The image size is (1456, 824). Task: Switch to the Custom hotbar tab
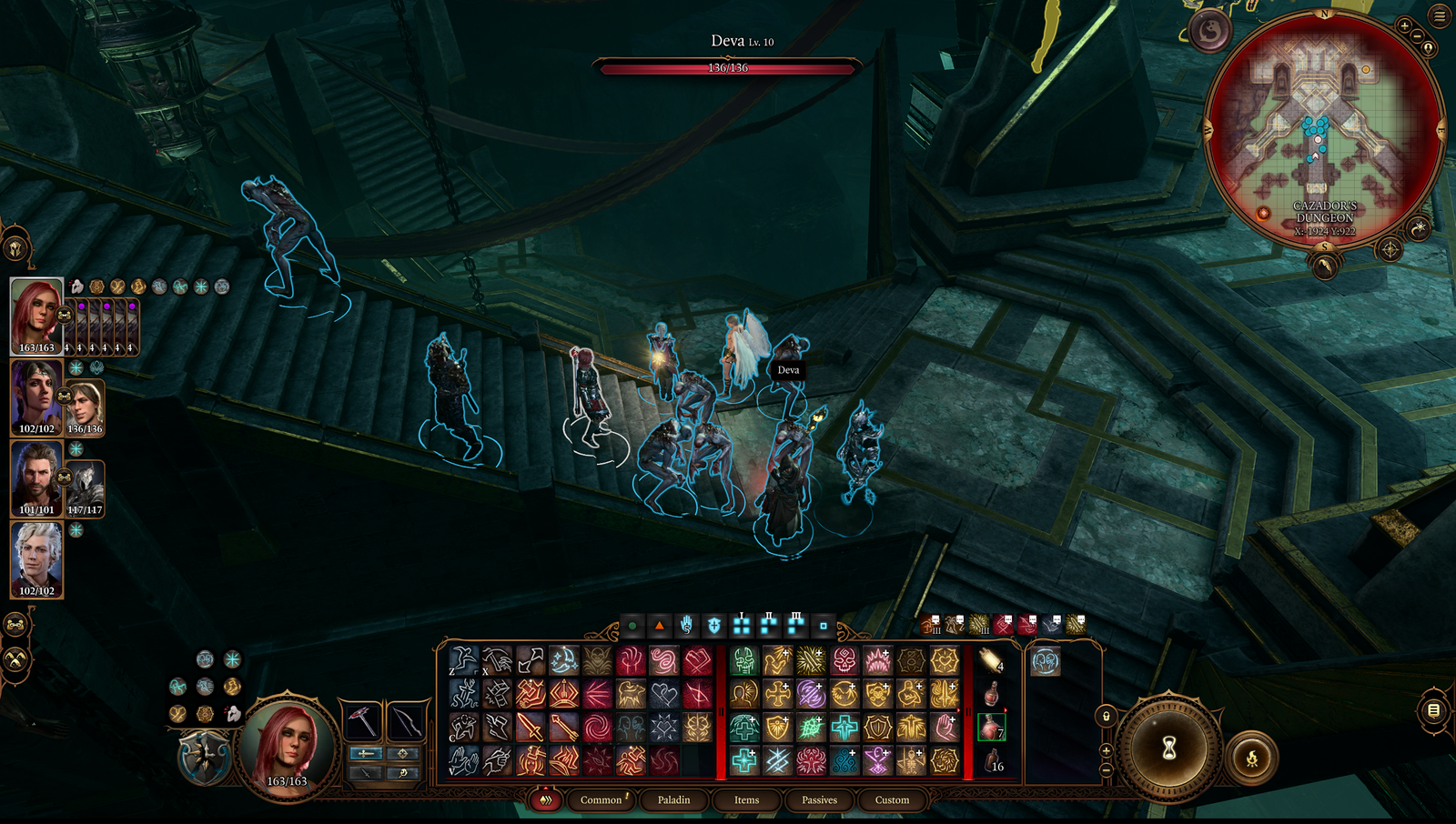coord(892,800)
